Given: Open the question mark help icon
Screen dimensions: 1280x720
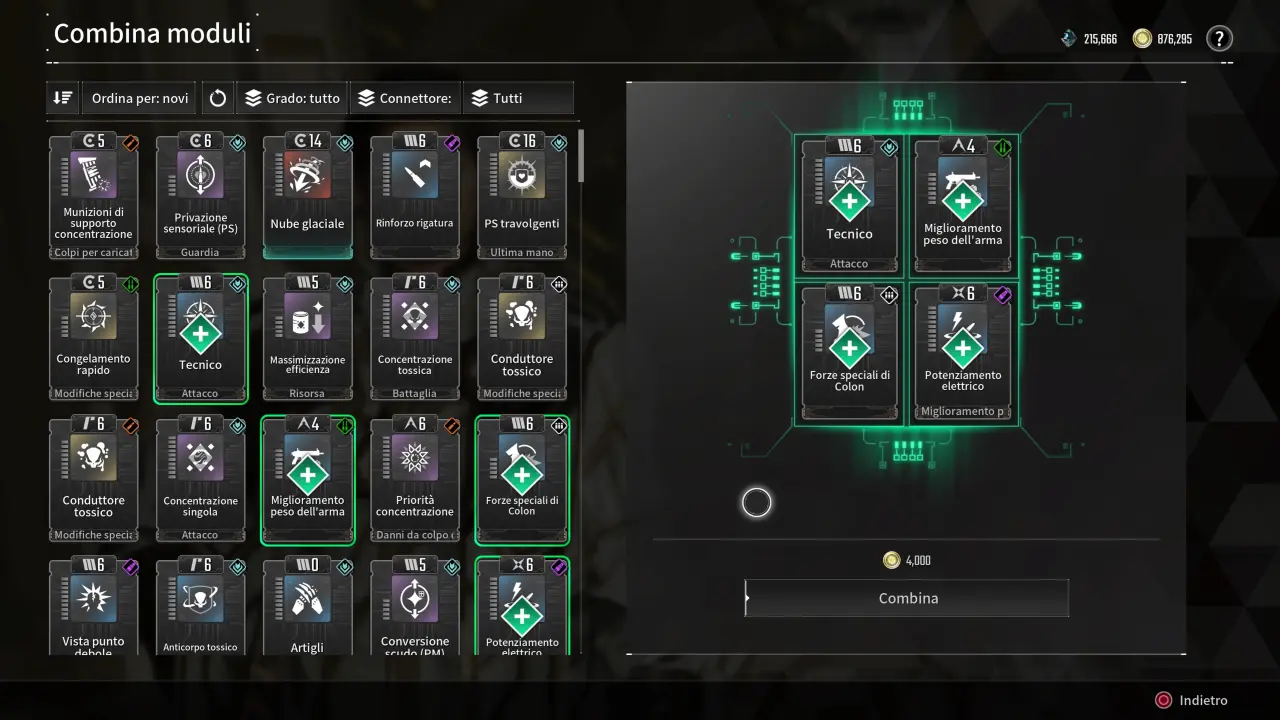Looking at the screenshot, I should click(x=1219, y=39).
